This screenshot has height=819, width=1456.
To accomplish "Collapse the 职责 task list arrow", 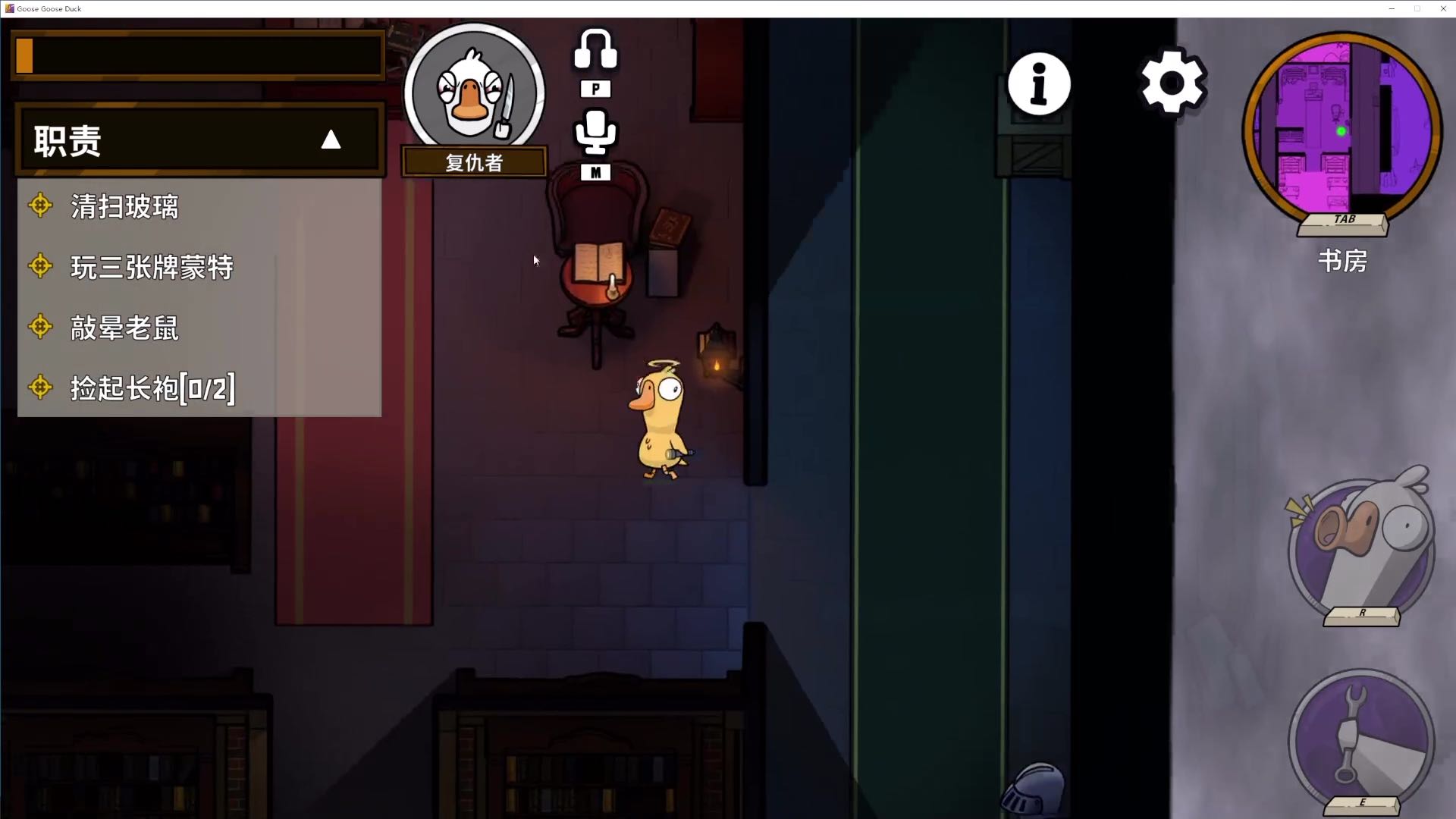I will tap(331, 140).
